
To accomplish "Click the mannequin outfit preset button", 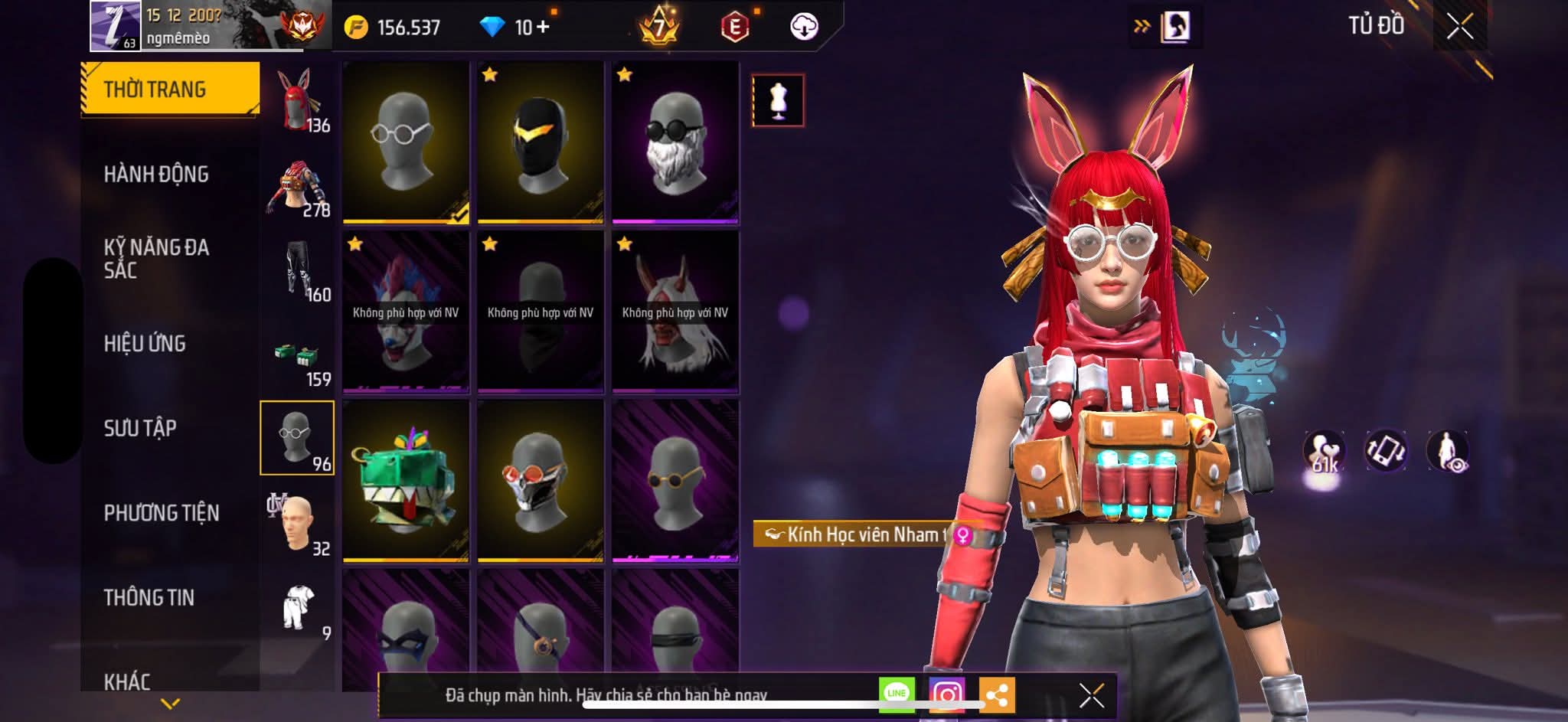I will point(778,100).
